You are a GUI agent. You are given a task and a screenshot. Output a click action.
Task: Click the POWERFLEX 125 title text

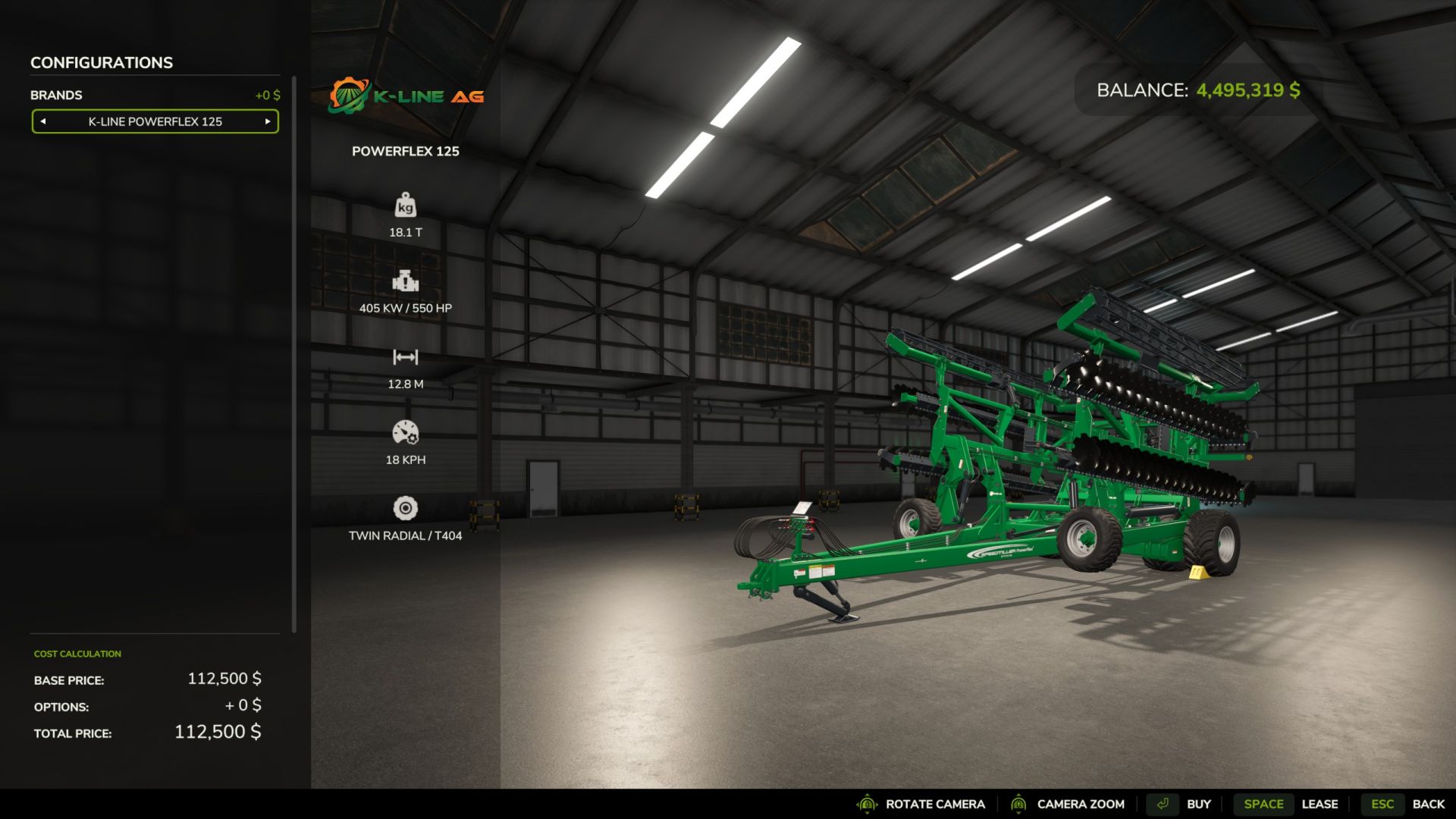(x=406, y=151)
